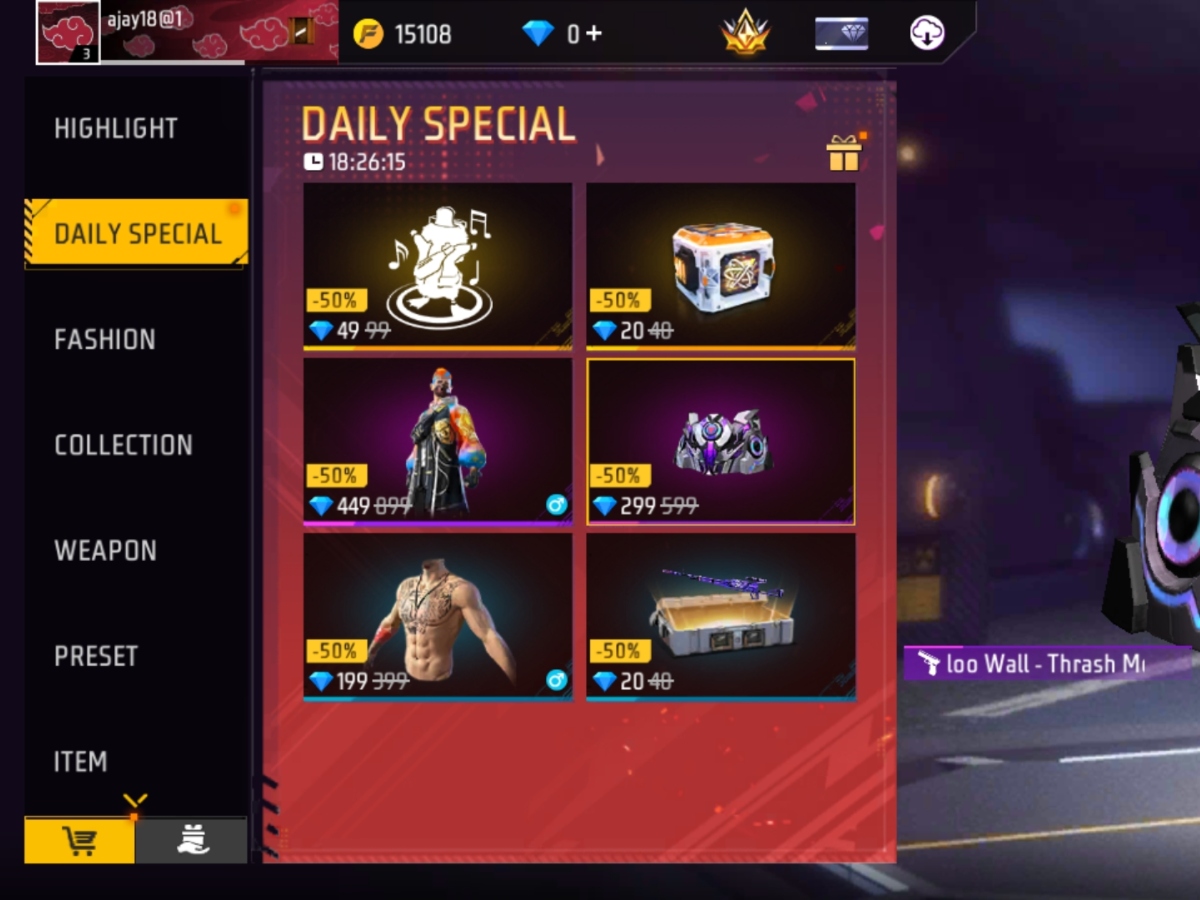Open the Highlight shop category

(116, 128)
